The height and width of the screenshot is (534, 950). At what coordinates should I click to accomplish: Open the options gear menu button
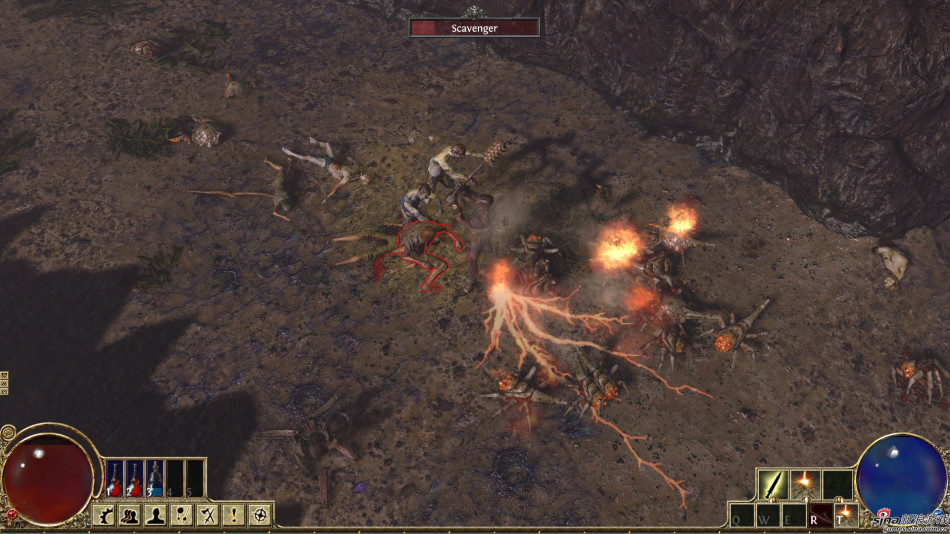click(x=104, y=515)
